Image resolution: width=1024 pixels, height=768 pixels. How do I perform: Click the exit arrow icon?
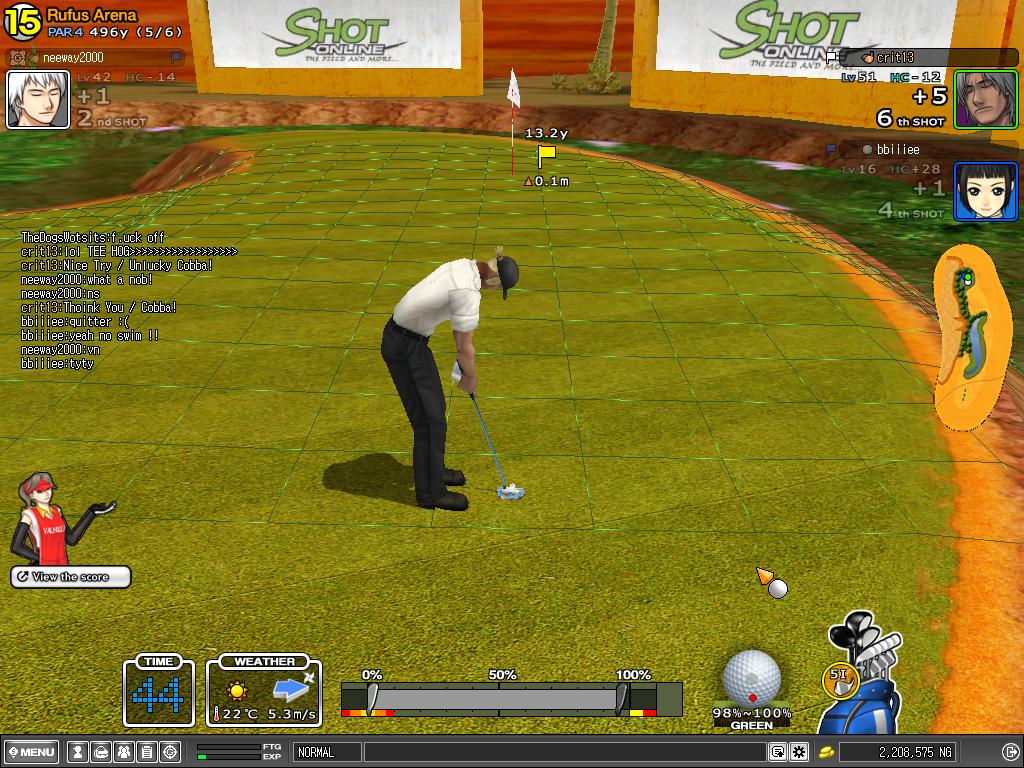pos(1010,752)
